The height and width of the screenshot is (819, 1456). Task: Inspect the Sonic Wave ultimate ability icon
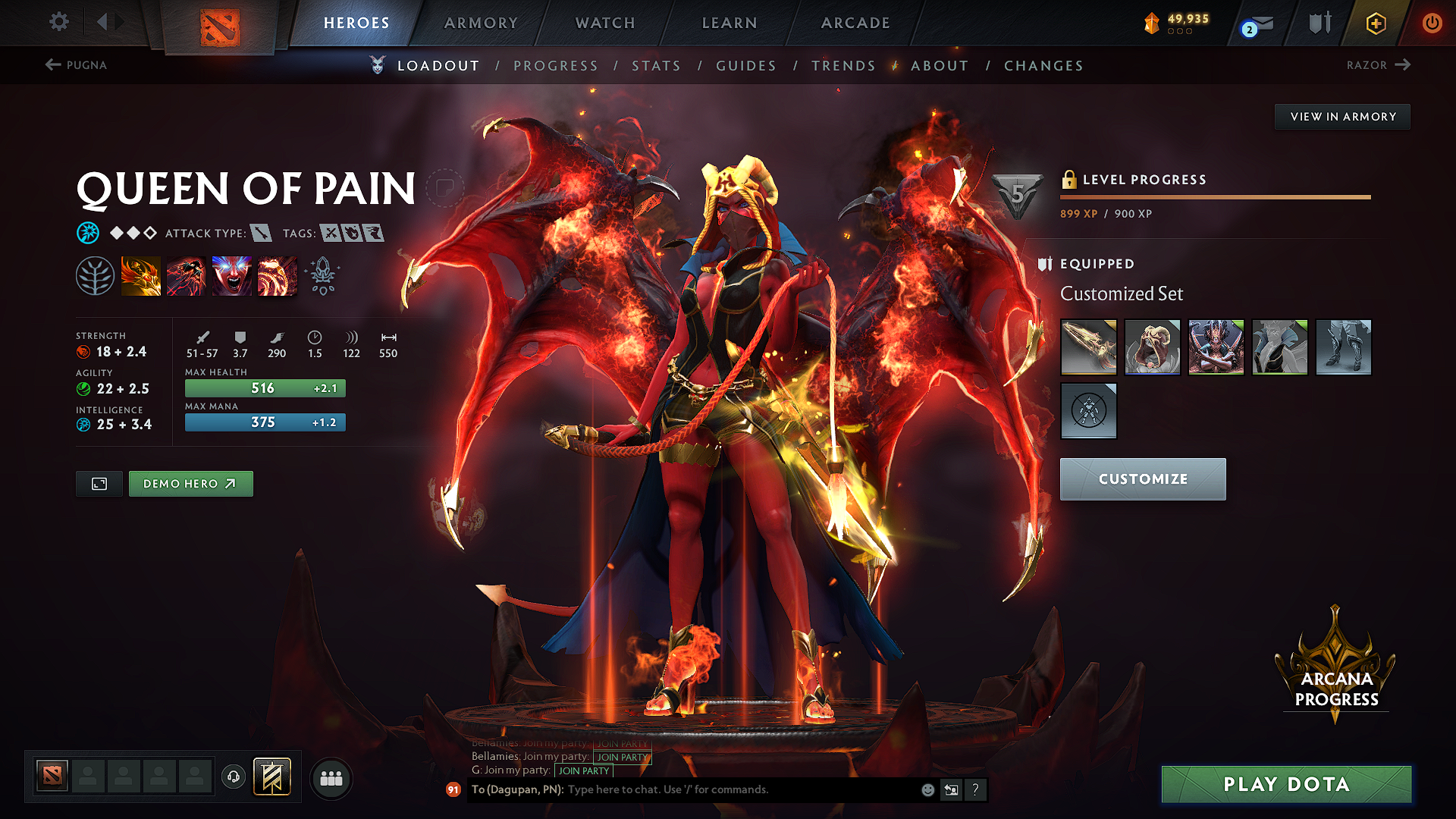(277, 275)
